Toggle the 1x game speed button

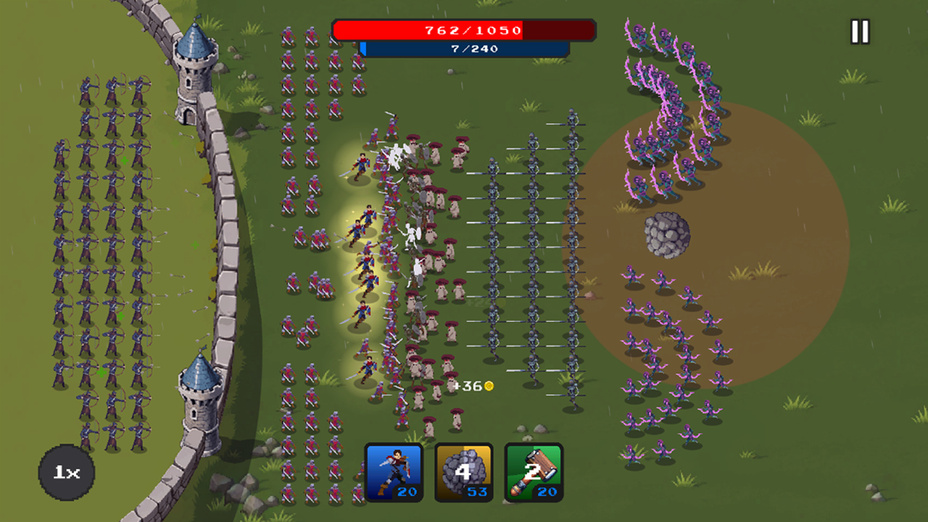click(x=67, y=472)
